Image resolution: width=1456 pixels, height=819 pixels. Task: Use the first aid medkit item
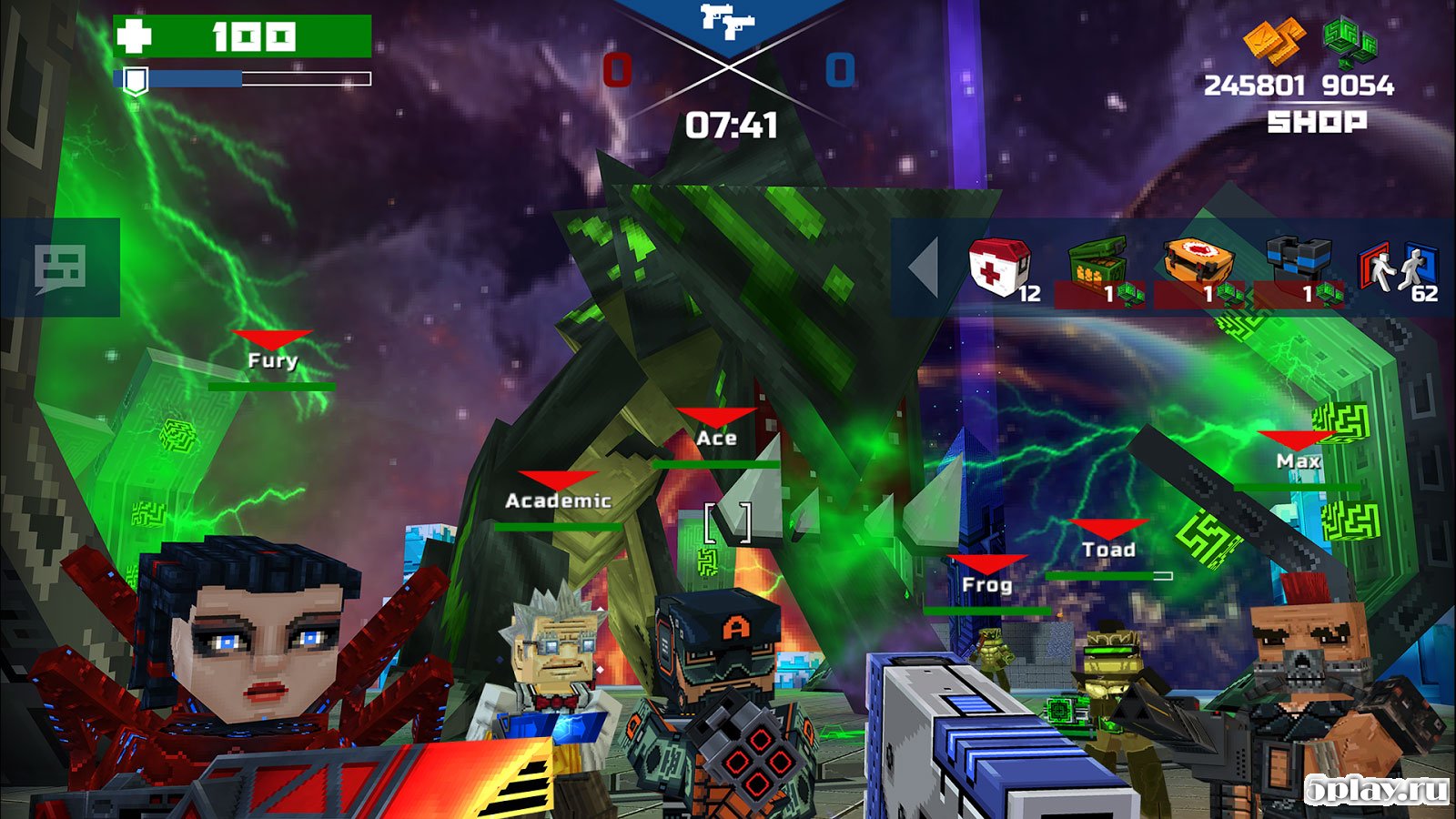(1001, 268)
